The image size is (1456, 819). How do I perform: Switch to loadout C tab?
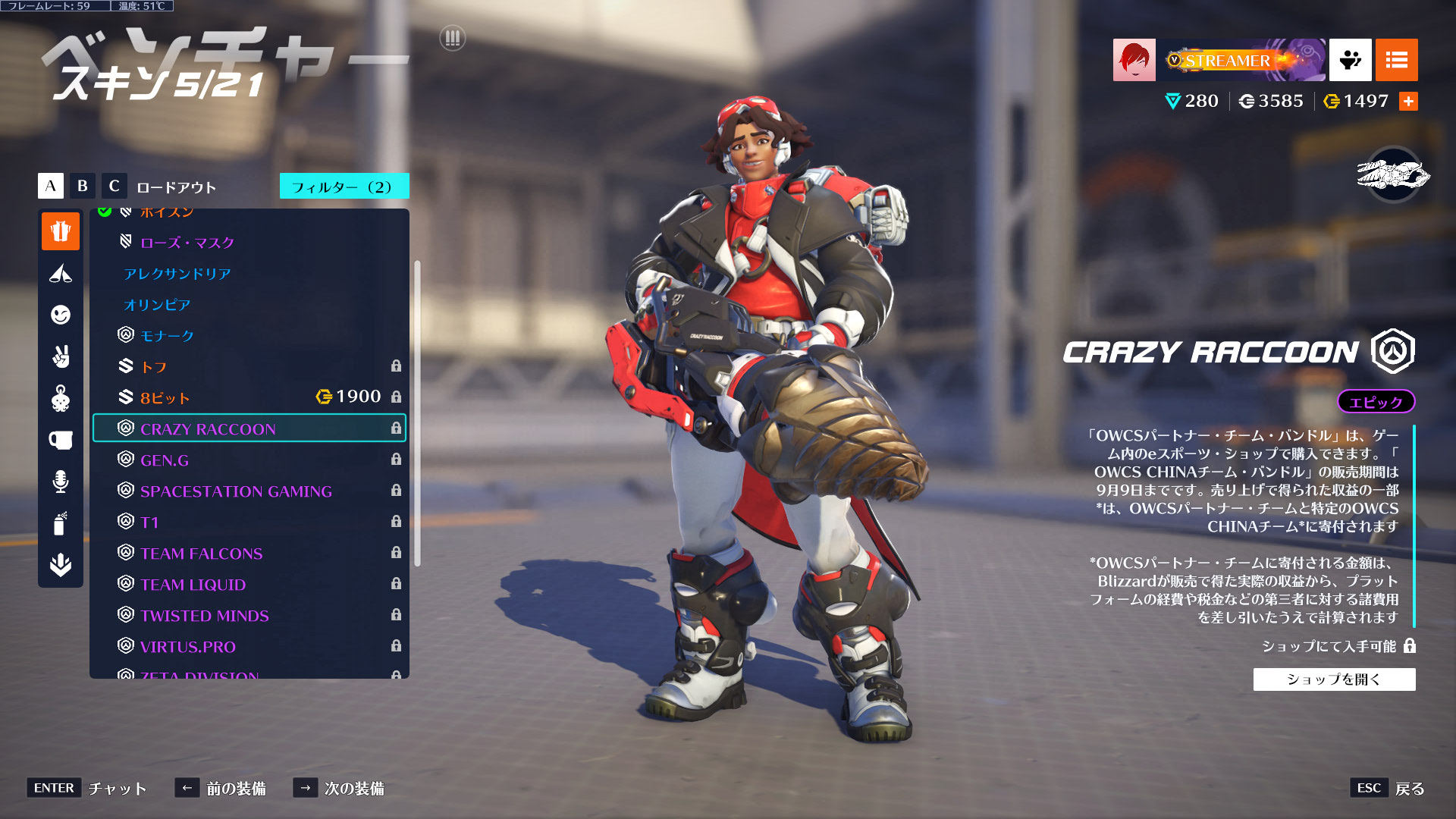(x=114, y=186)
